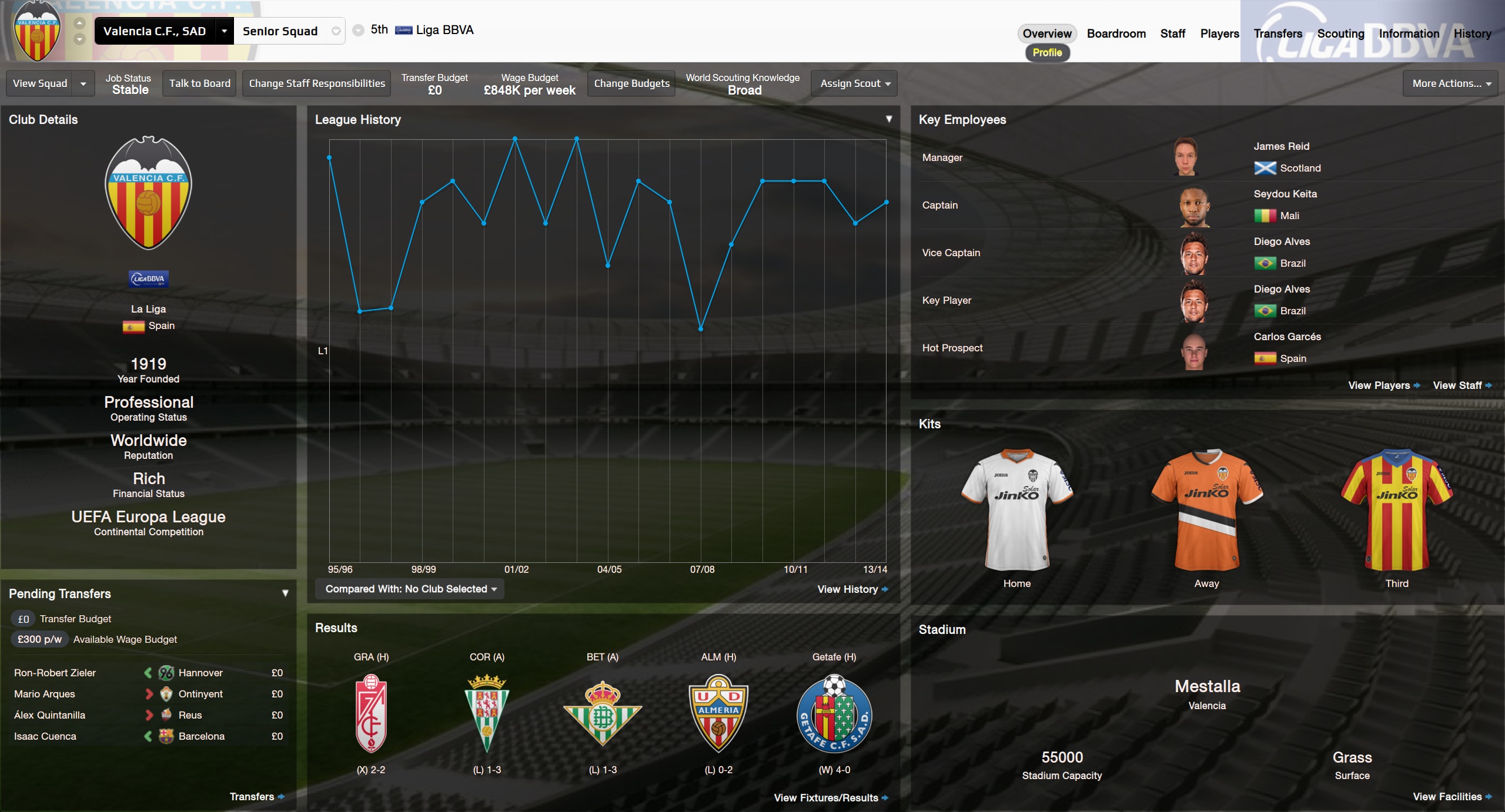The image size is (1505, 812).
Task: Open the Valencia C.F. club dropdown arrow
Action: point(224,31)
